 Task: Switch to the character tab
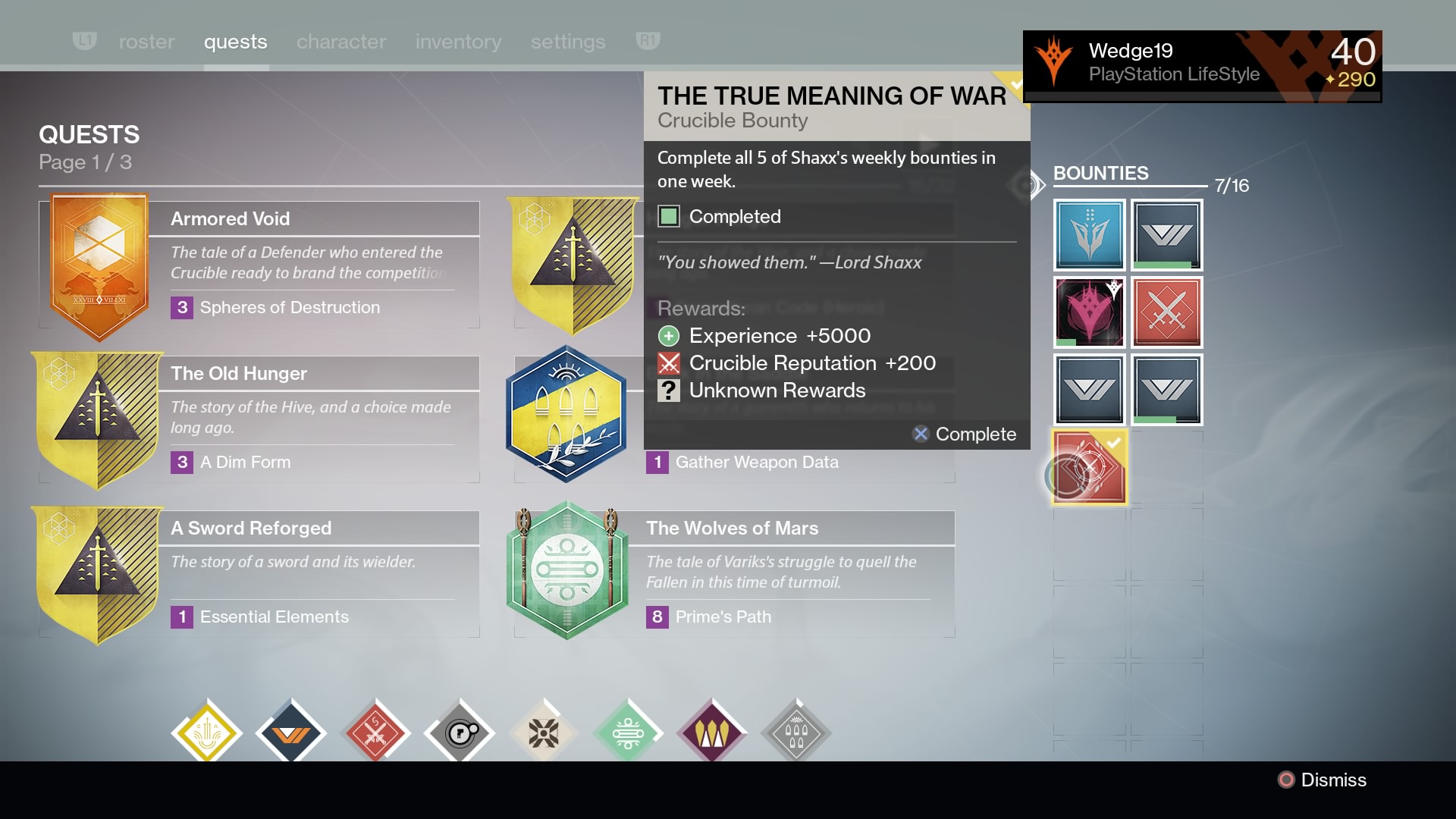point(341,42)
